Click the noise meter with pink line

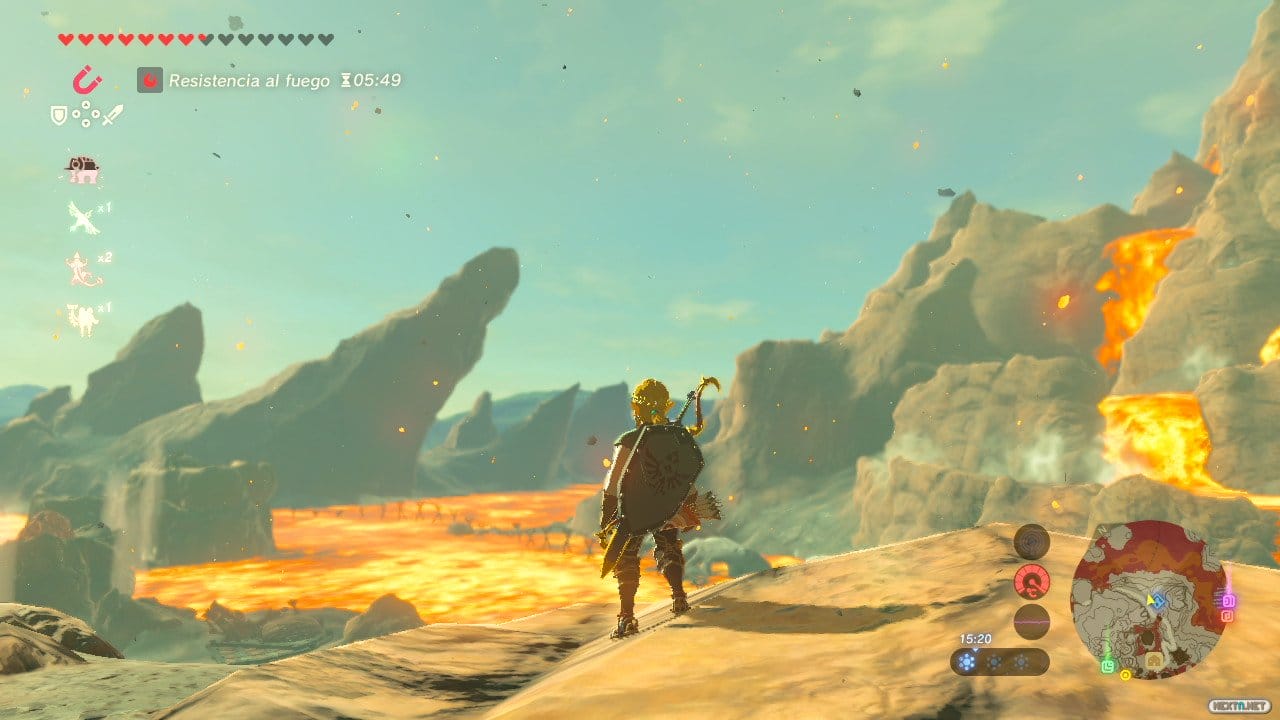tap(1031, 621)
